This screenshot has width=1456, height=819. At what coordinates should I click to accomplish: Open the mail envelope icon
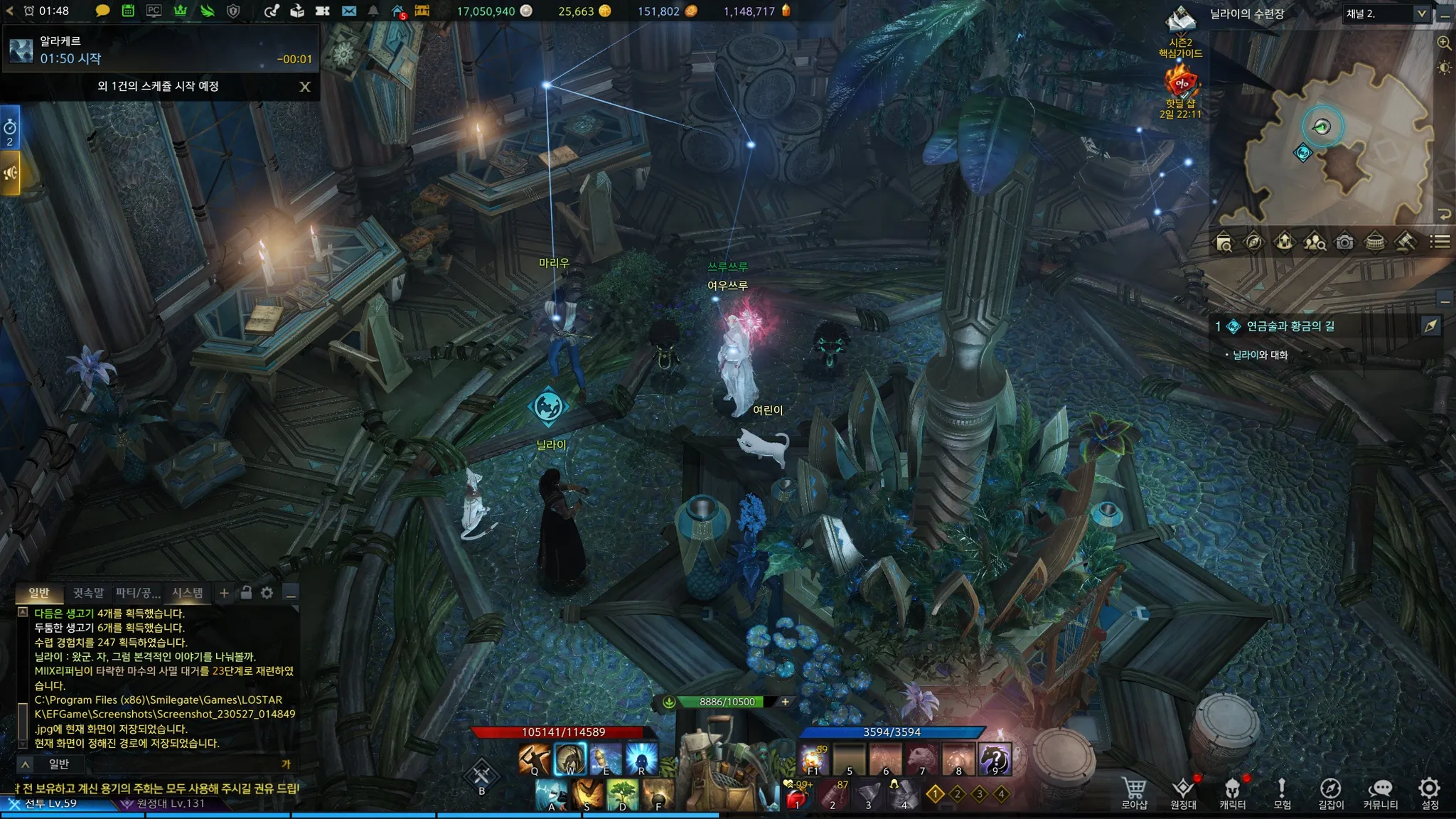(x=348, y=11)
